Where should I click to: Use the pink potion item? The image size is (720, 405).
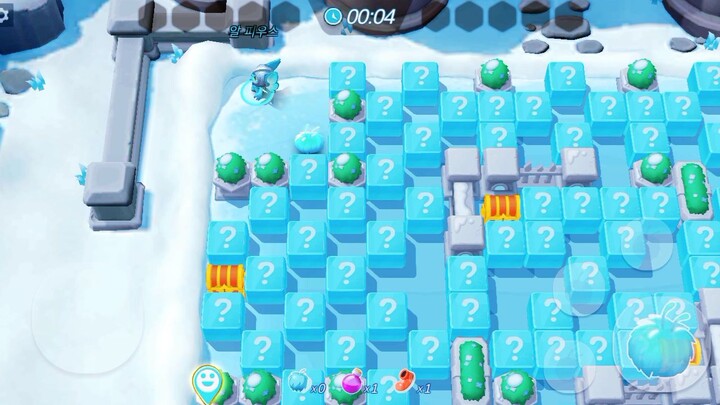coord(352,383)
